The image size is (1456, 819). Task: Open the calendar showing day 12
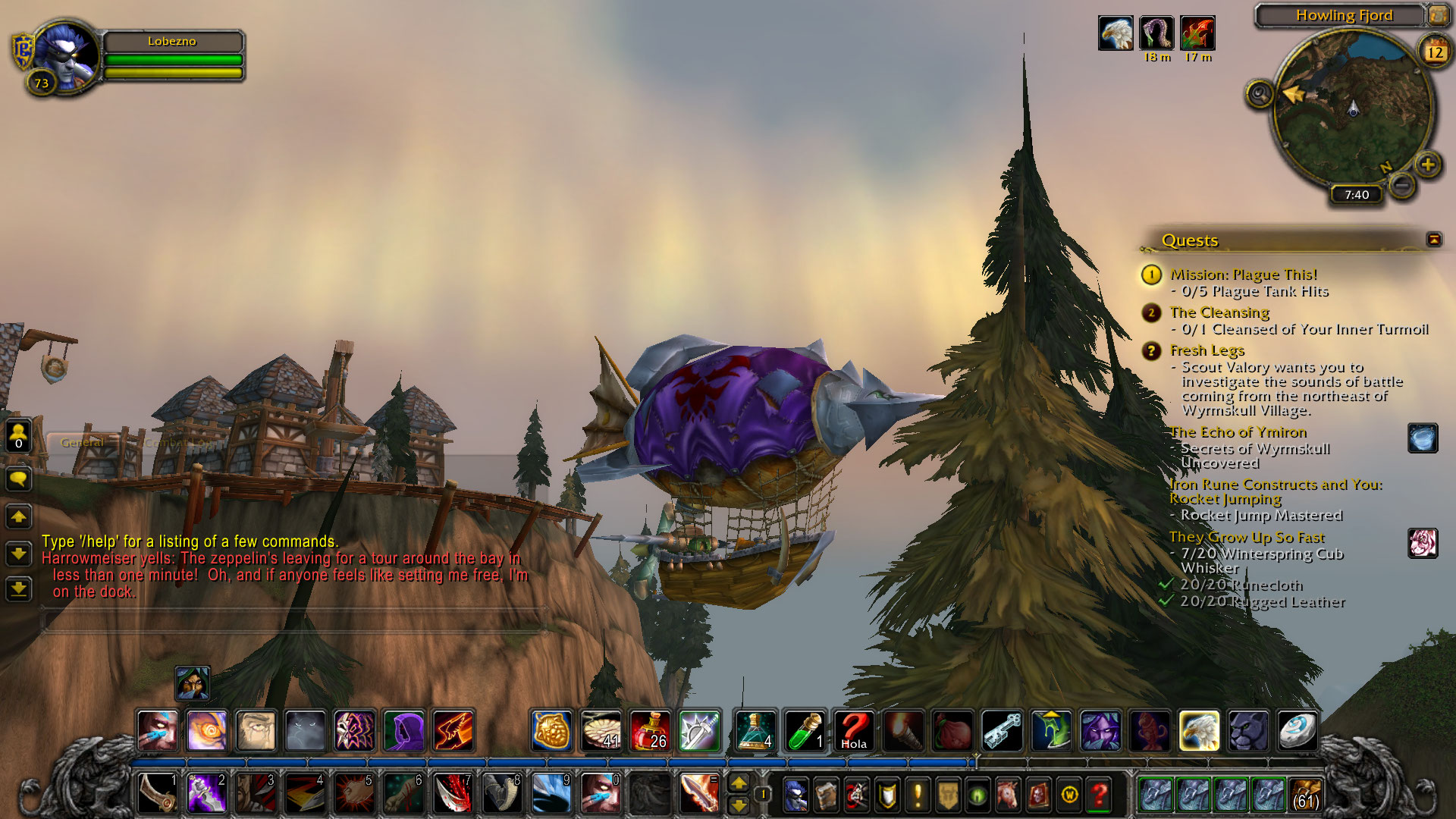point(1435,52)
